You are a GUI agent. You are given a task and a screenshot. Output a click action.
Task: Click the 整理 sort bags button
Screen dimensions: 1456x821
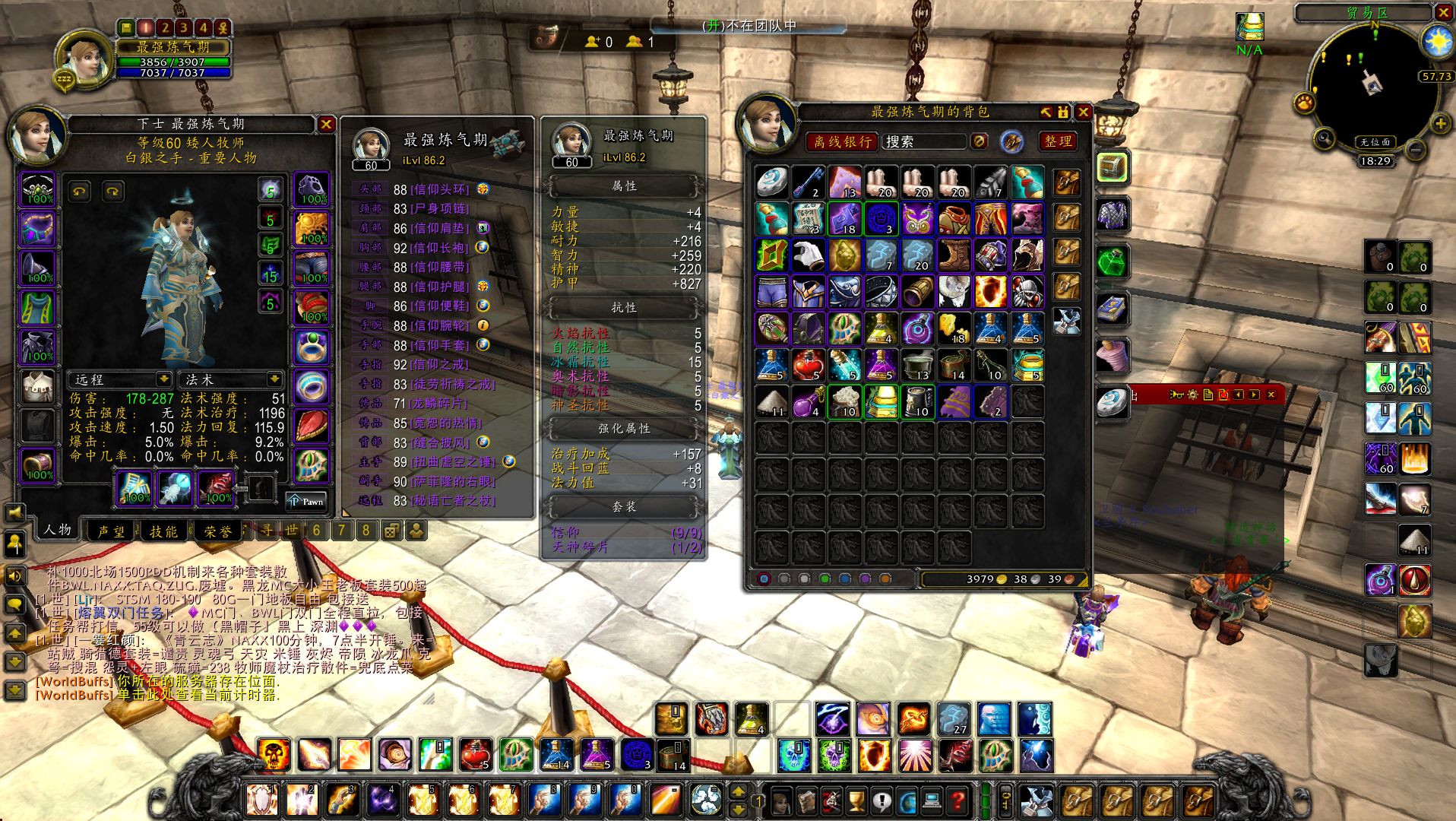(x=1058, y=141)
